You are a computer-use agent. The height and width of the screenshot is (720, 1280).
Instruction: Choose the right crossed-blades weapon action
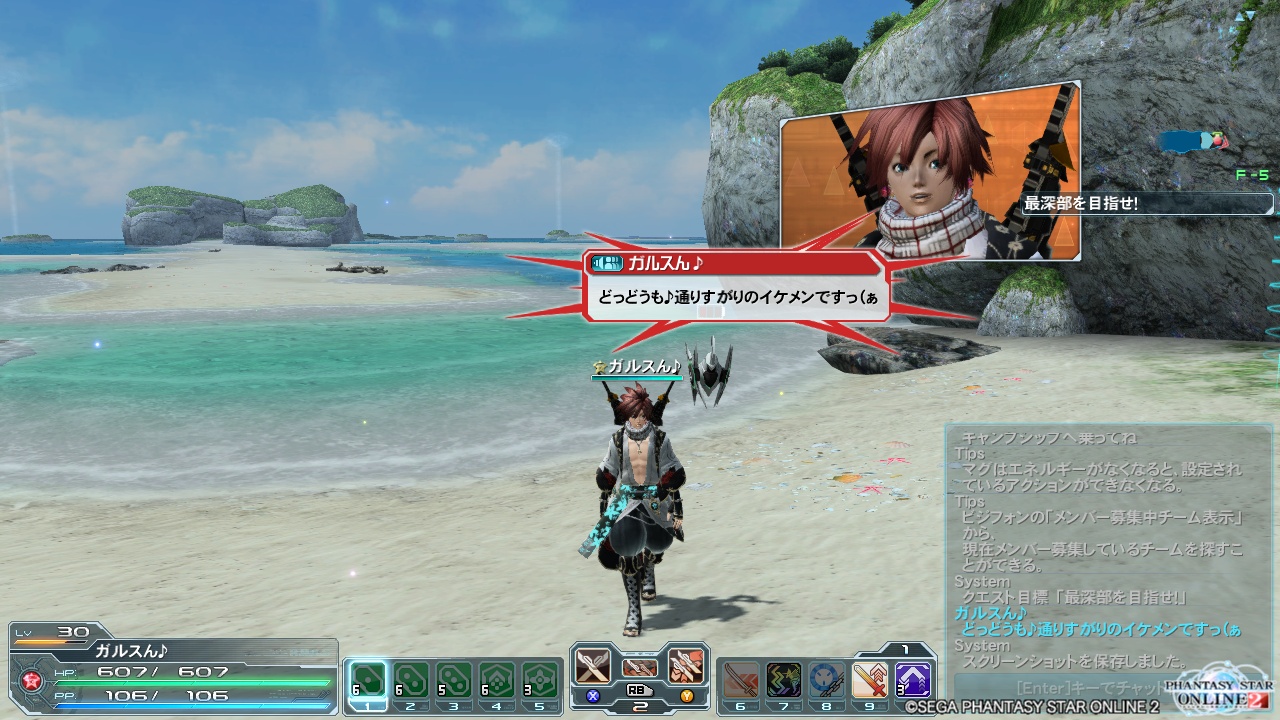686,665
